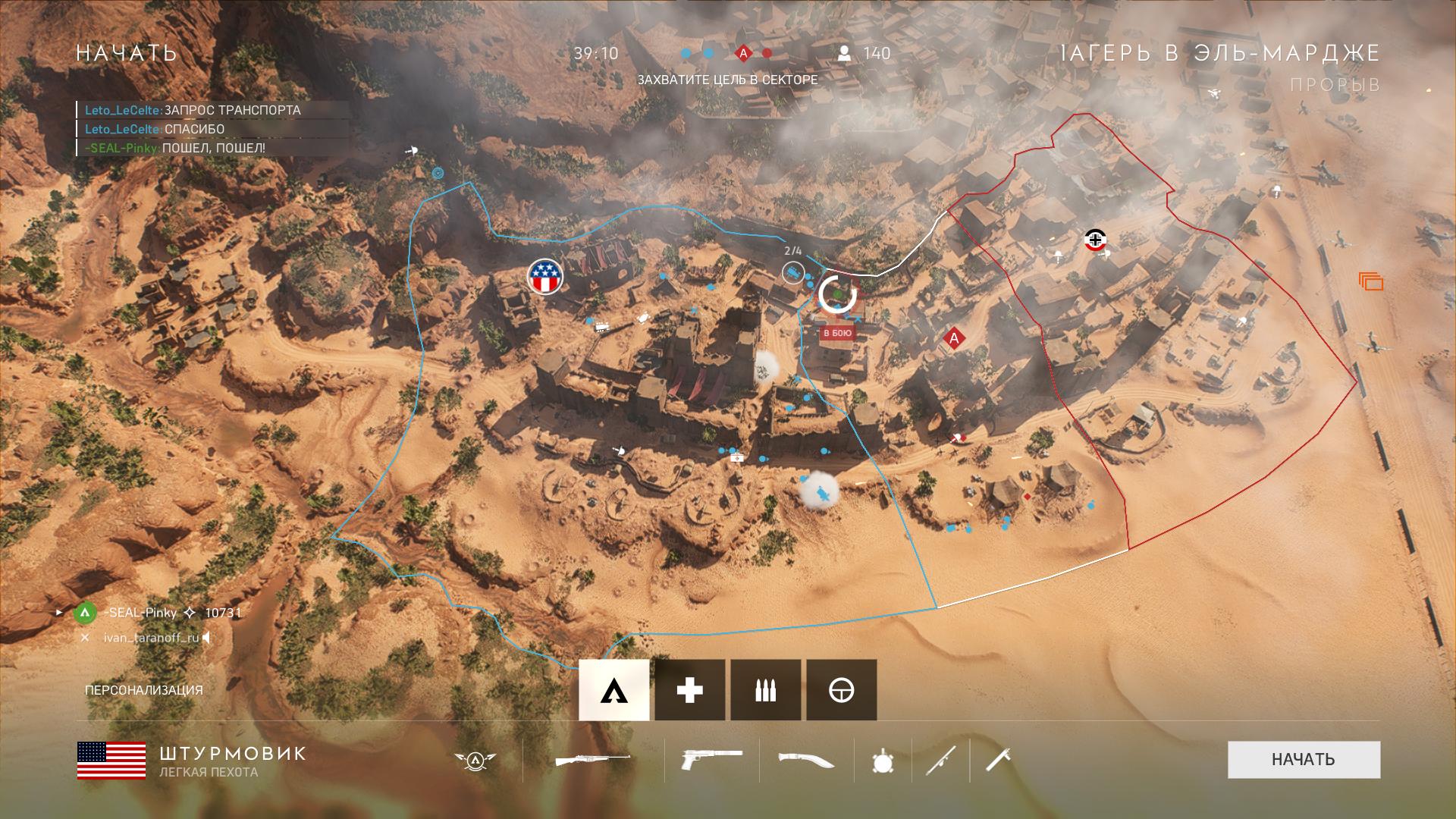Pick the stick grenade slot
The height and width of the screenshot is (819, 1456).
[x=998, y=760]
